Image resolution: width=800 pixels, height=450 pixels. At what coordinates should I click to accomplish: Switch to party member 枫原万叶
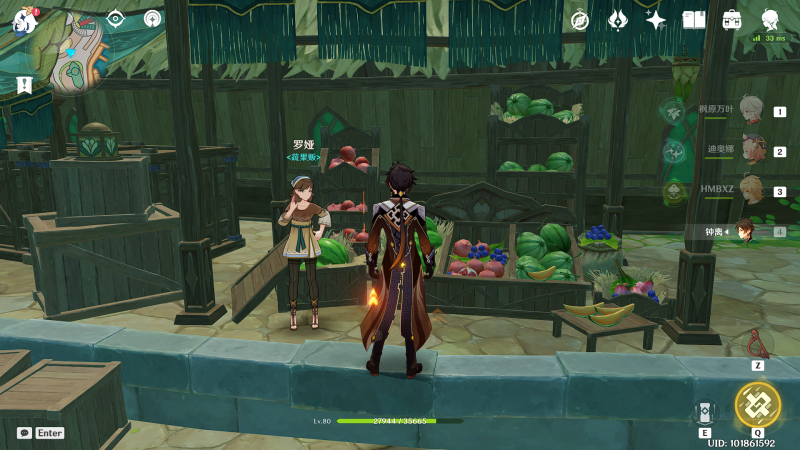pos(750,112)
